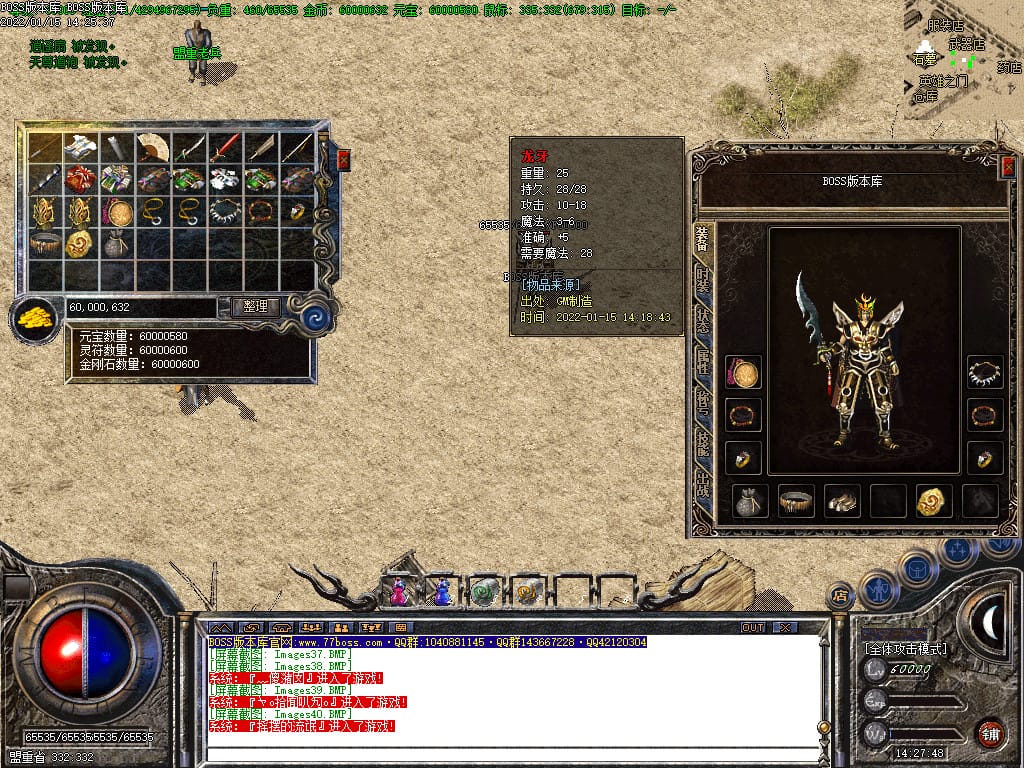1024x768 pixels.
Task: Use the red potion in the quick bar
Action: point(399,592)
